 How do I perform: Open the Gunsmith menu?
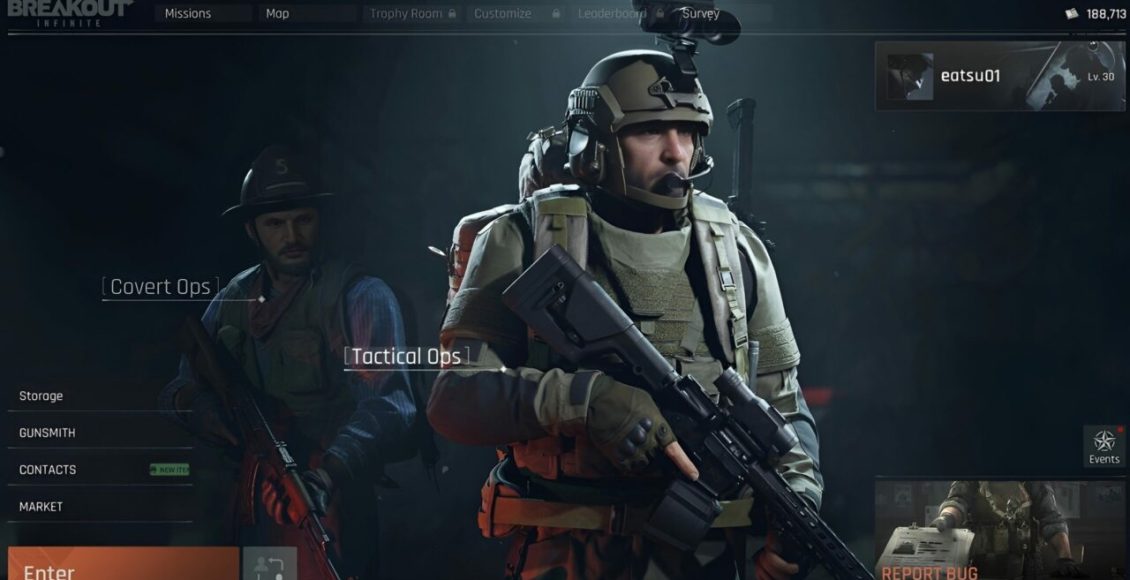[47, 433]
